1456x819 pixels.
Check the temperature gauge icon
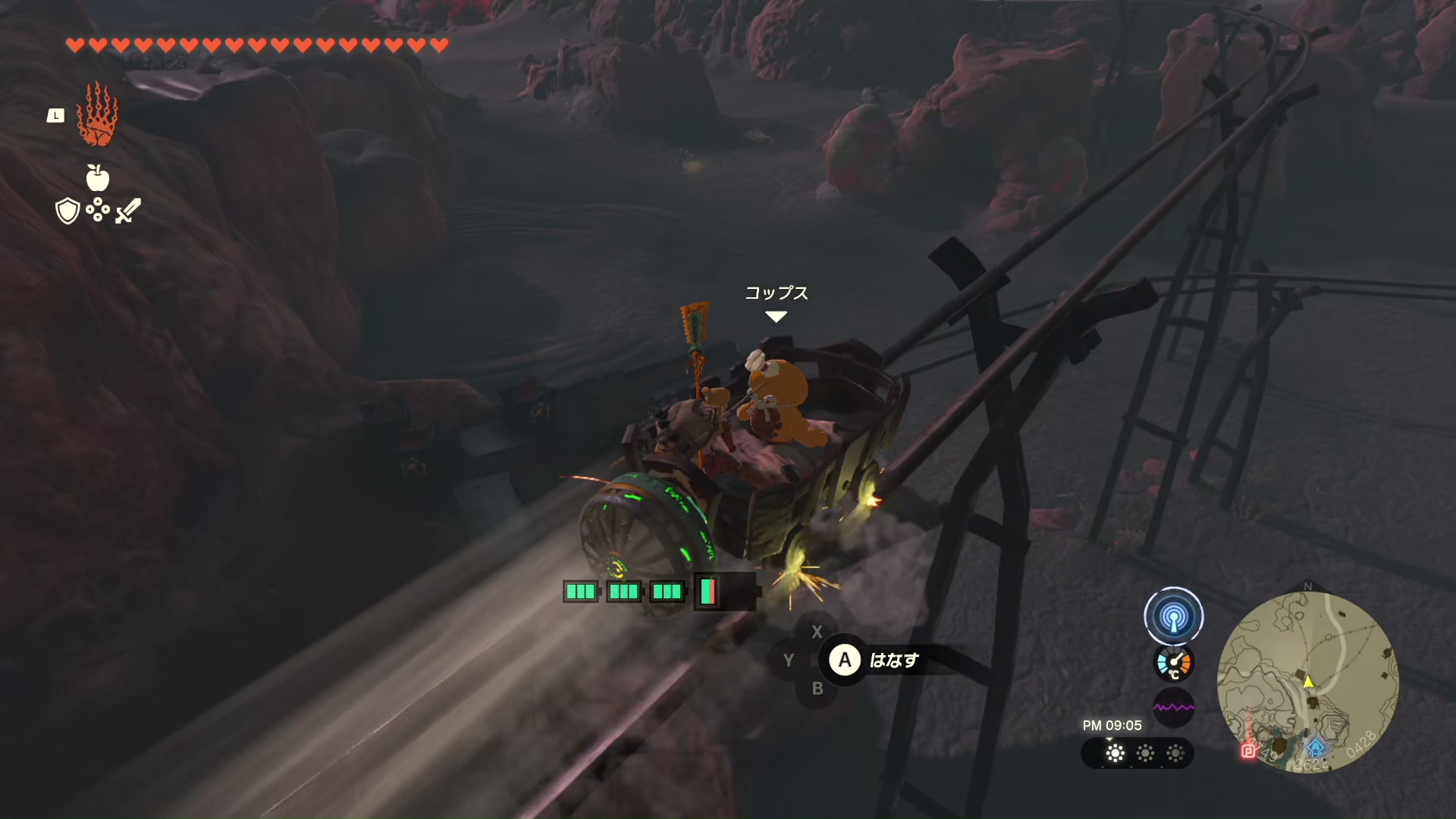pos(1173,663)
